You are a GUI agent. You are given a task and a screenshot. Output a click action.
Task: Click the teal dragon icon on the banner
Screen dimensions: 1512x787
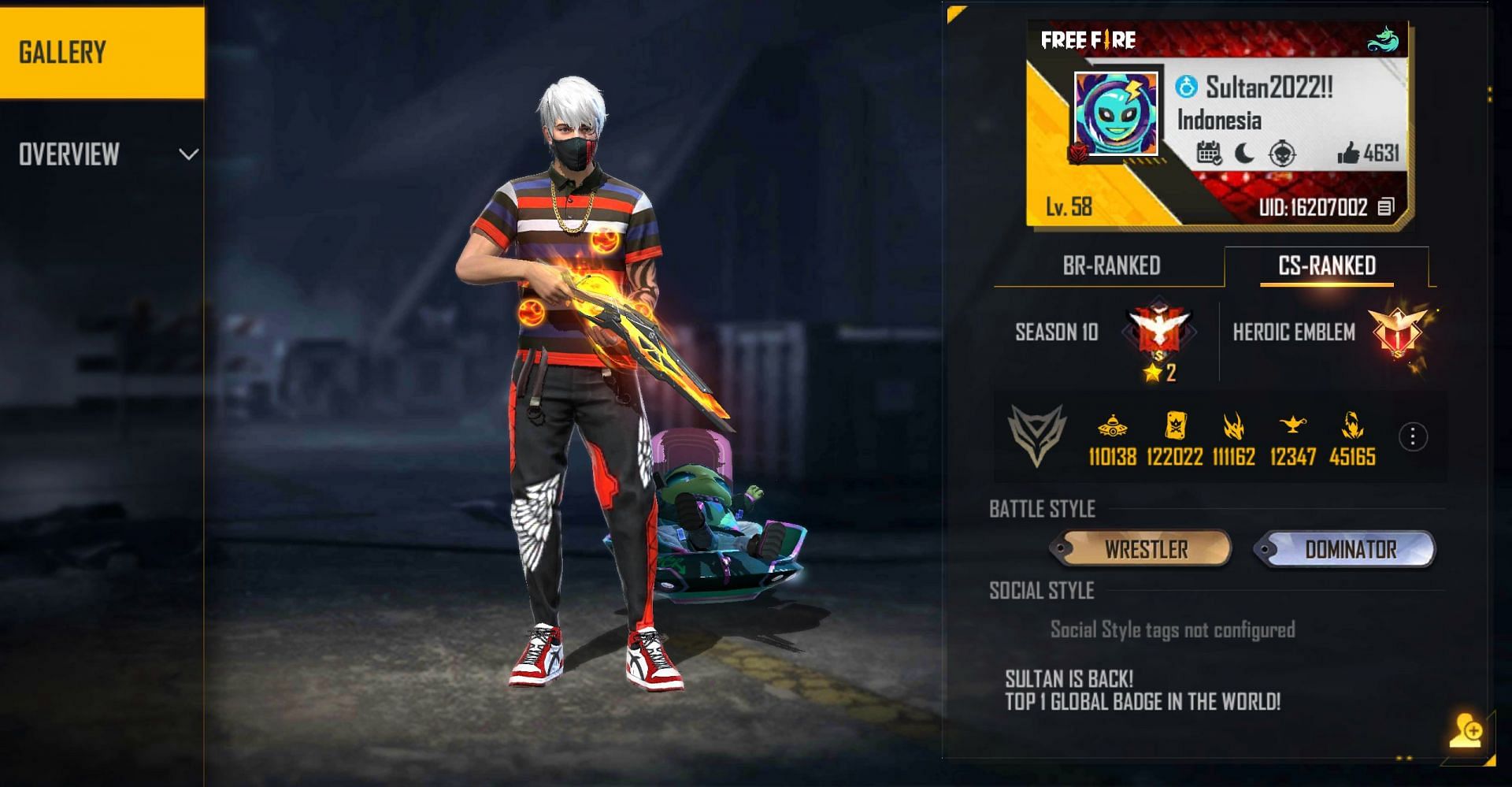1383,39
